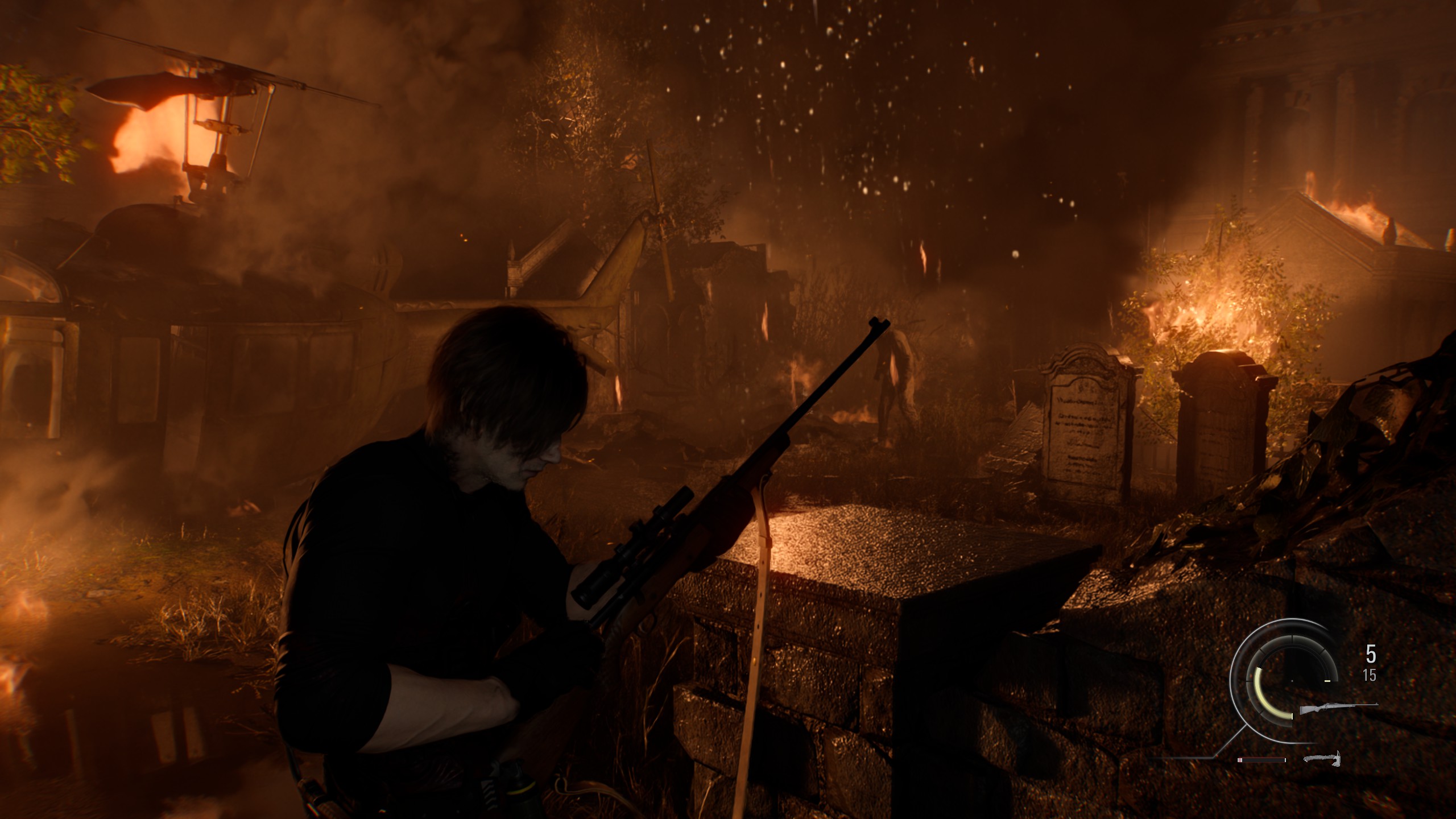This screenshot has height=819, width=1456.
Task: Select the equipped rifle weapon icon
Action: (x=1338, y=709)
